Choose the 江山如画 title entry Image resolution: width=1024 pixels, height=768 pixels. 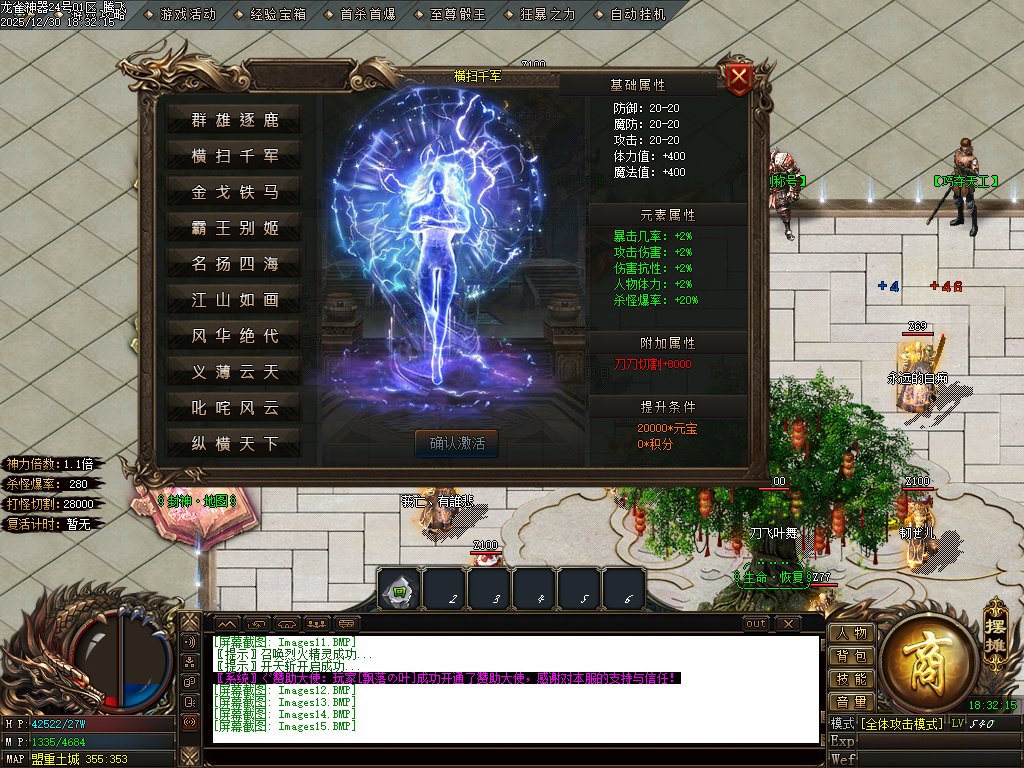[235, 300]
